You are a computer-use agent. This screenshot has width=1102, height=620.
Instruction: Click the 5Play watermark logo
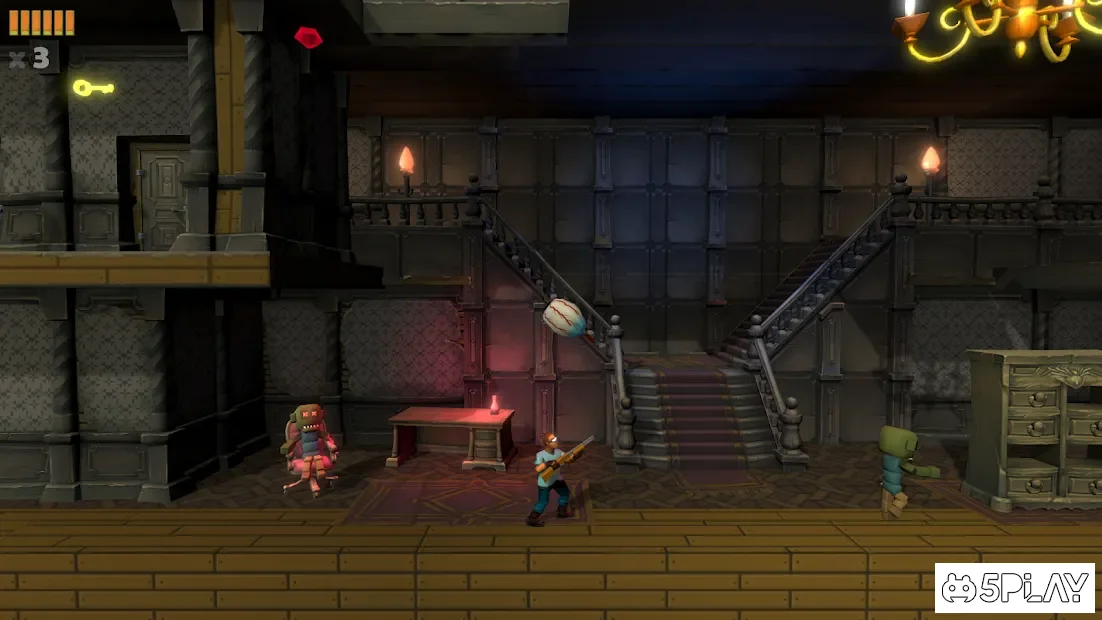(1015, 588)
